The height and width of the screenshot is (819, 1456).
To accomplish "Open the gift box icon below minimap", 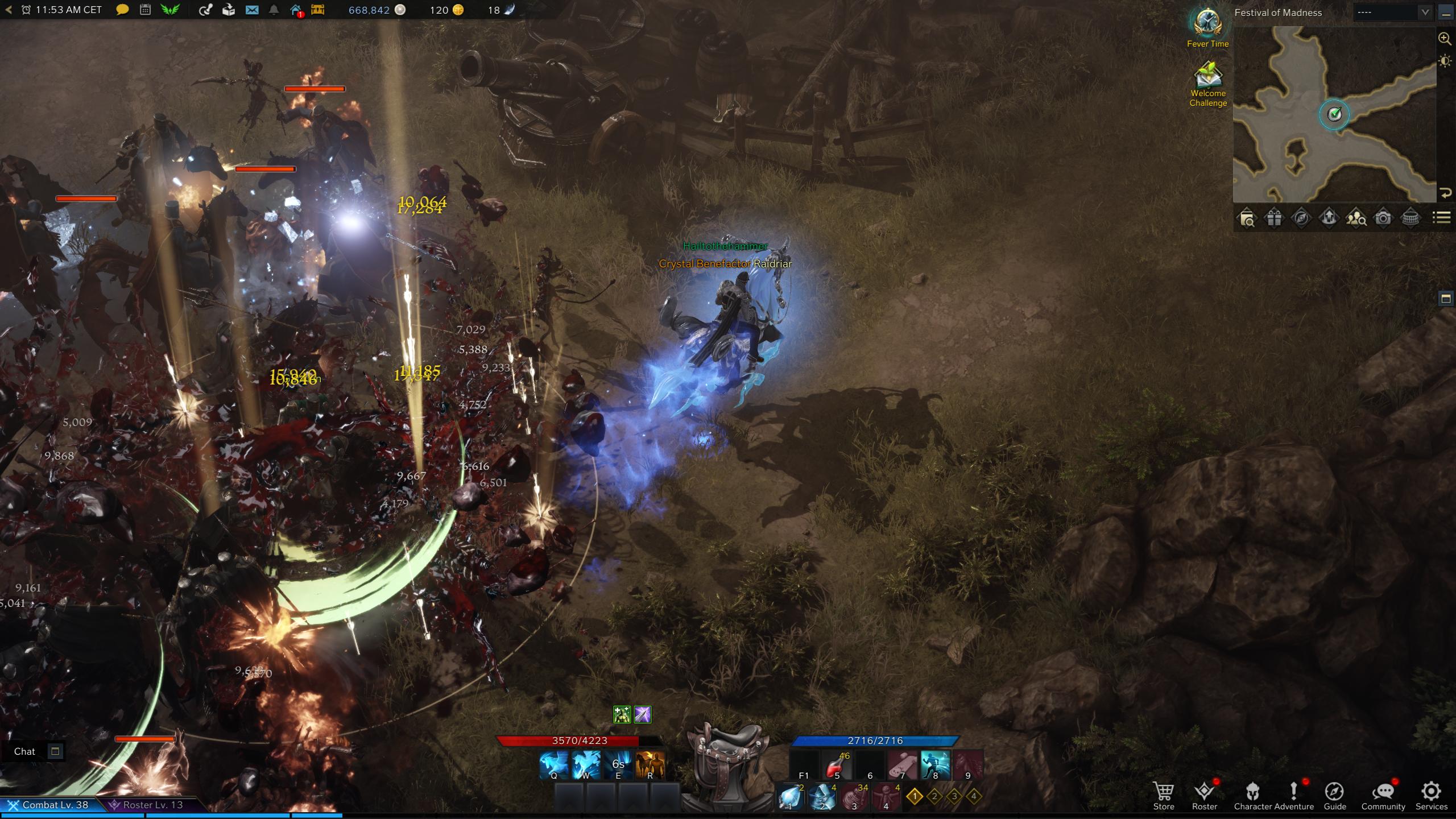I will click(x=1274, y=218).
